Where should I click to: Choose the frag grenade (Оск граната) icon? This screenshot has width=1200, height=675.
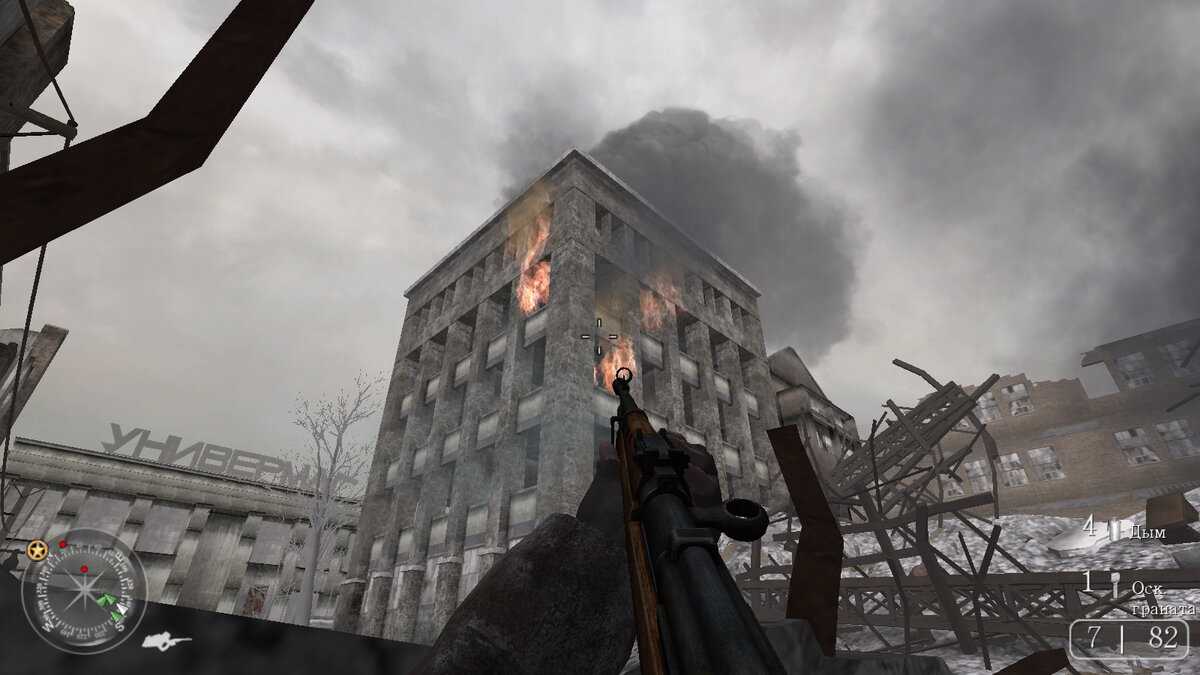coord(1115,587)
